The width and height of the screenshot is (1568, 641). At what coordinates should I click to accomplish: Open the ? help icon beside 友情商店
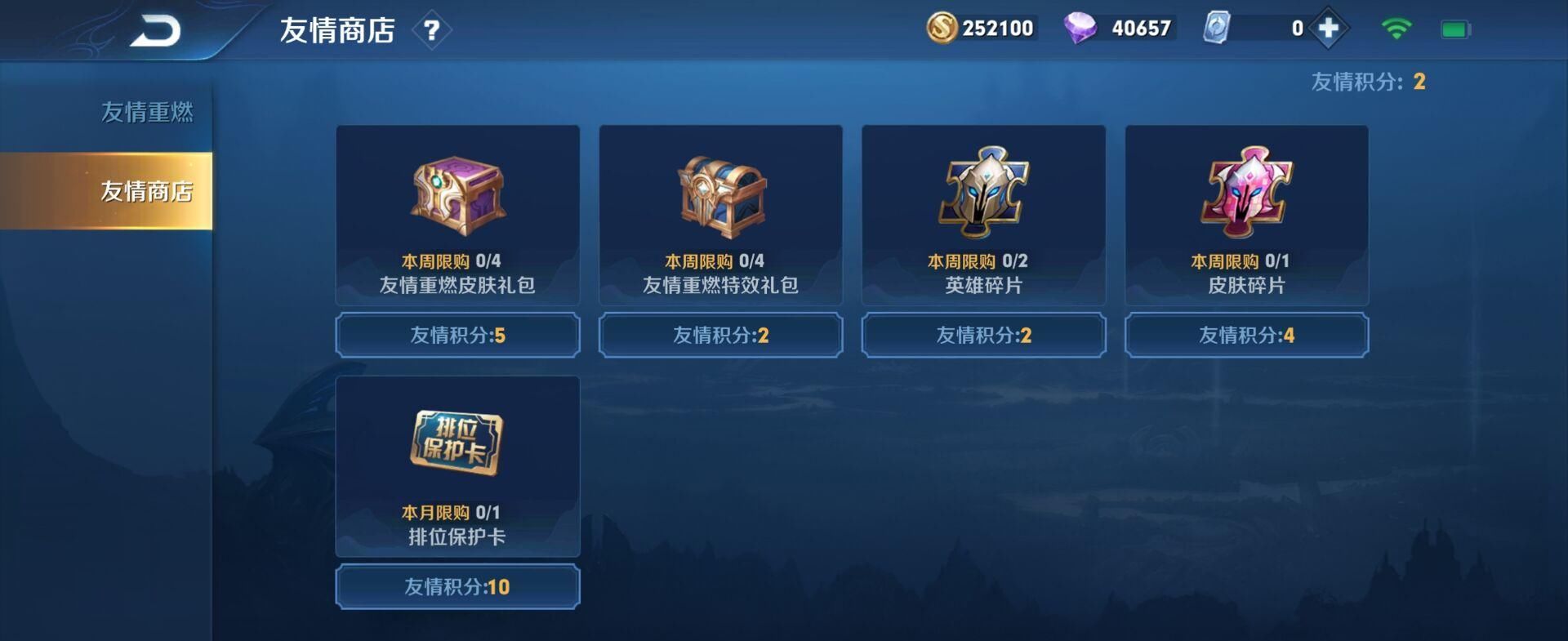[x=434, y=29]
